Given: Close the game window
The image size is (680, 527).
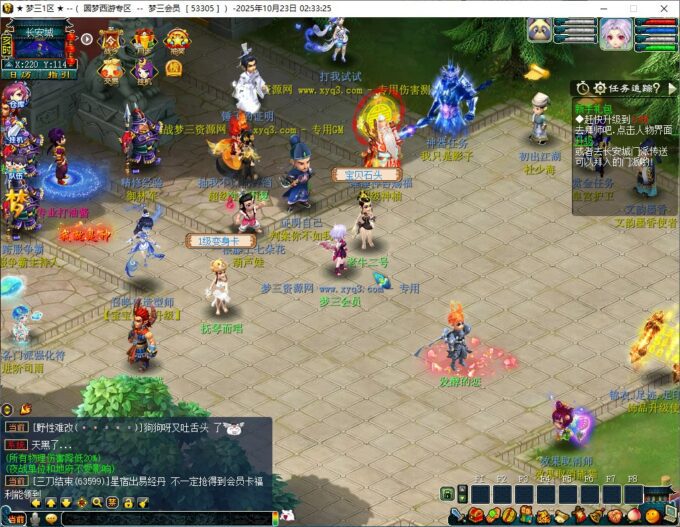Looking at the screenshot, I should [x=661, y=8].
